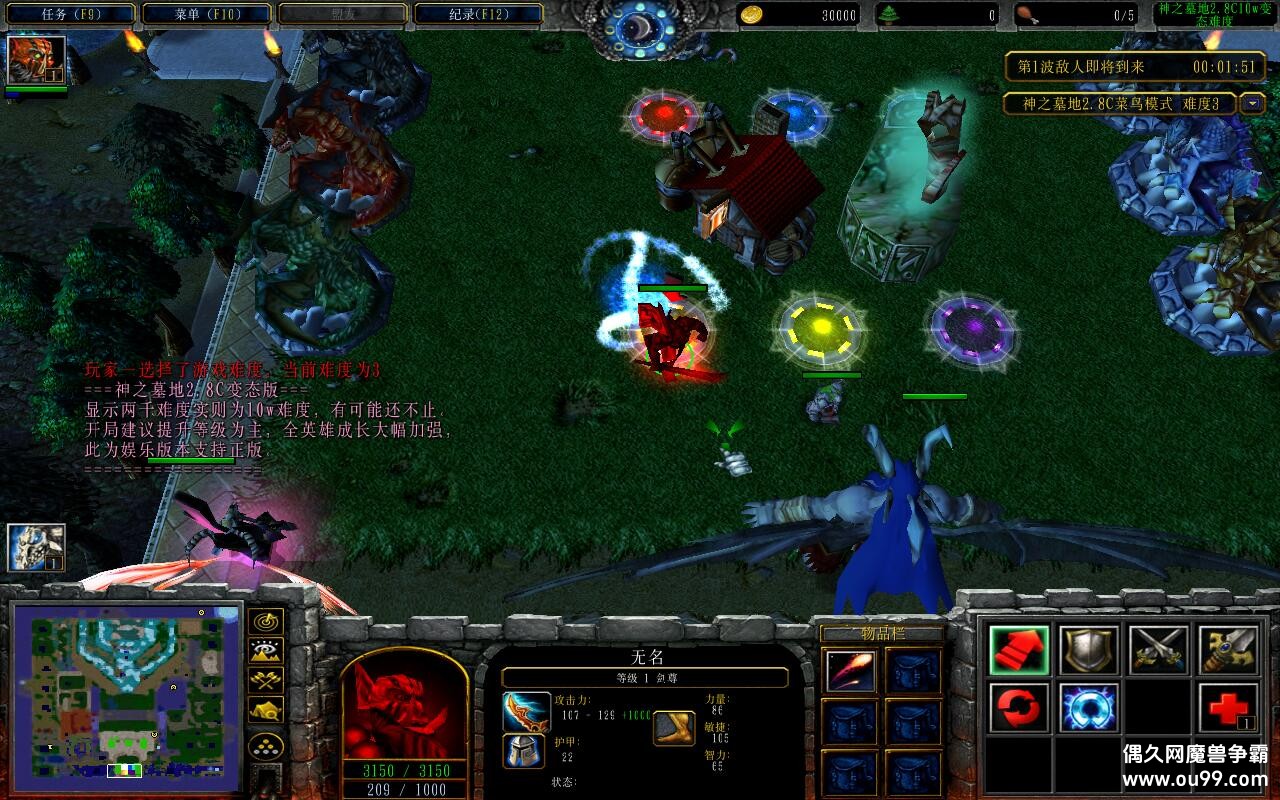Open the red cross hero skills menu
Screen dimensions: 1280x800
click(x=1228, y=708)
